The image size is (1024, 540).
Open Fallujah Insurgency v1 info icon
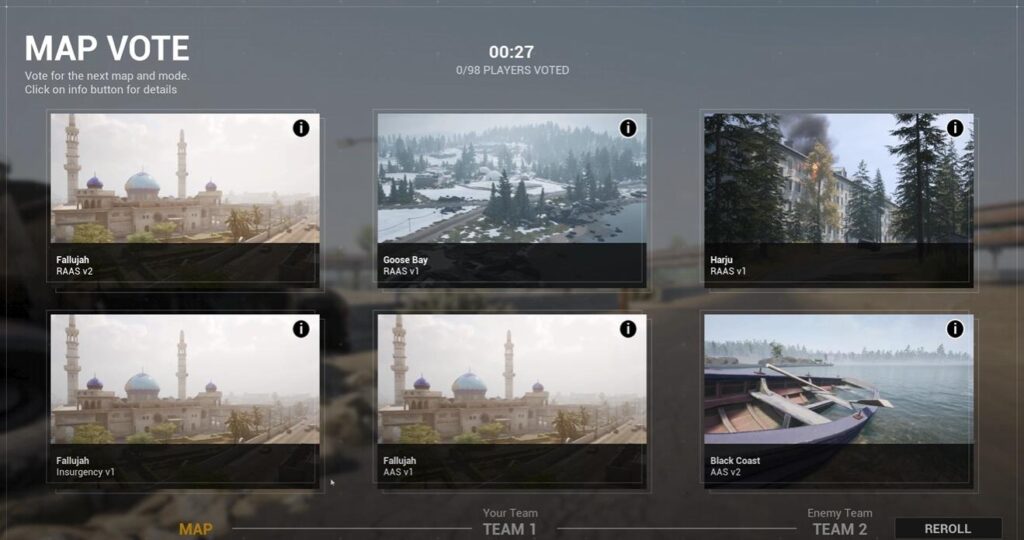point(301,329)
